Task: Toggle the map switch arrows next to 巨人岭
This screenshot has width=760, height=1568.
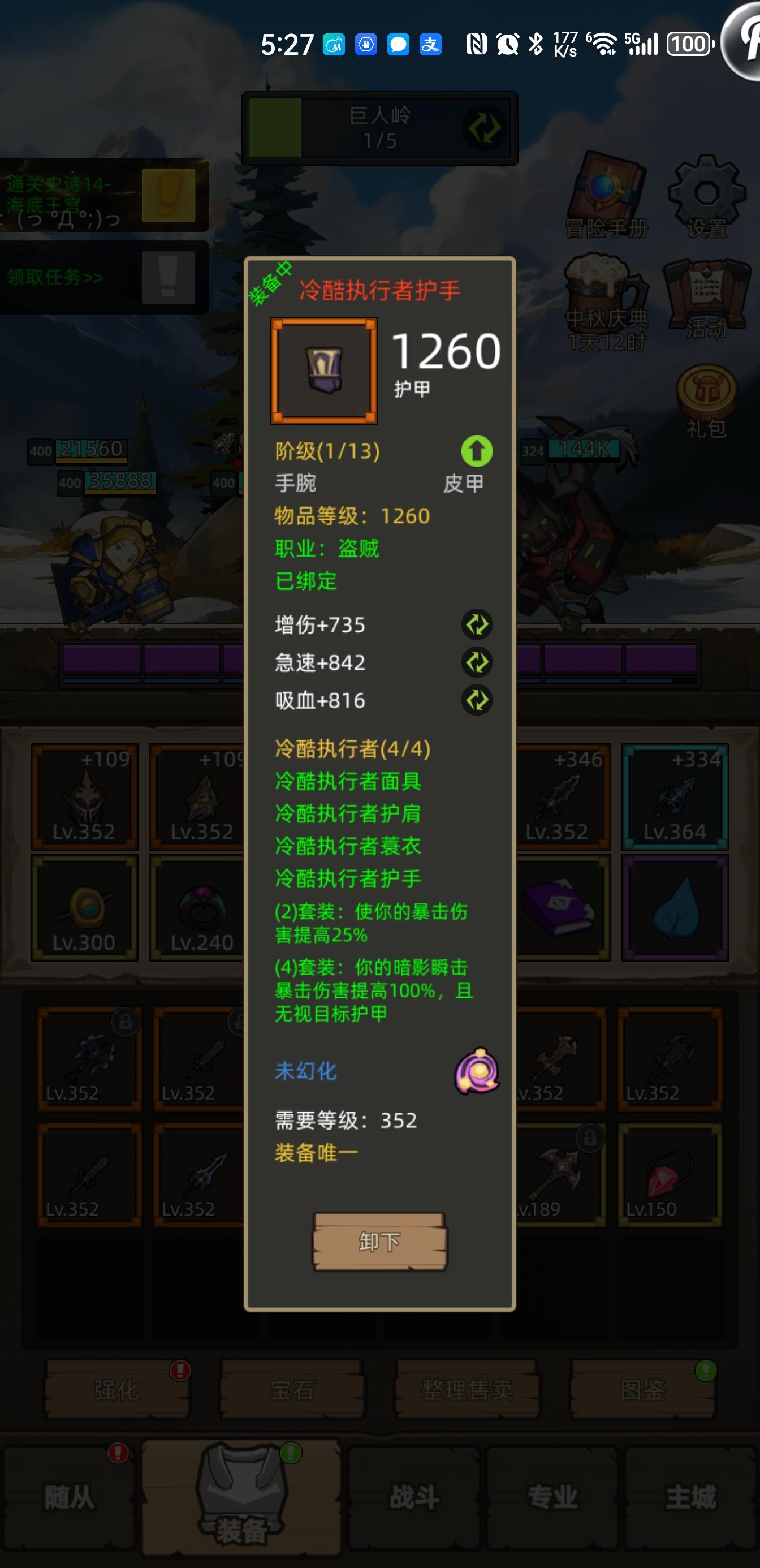Action: click(483, 128)
